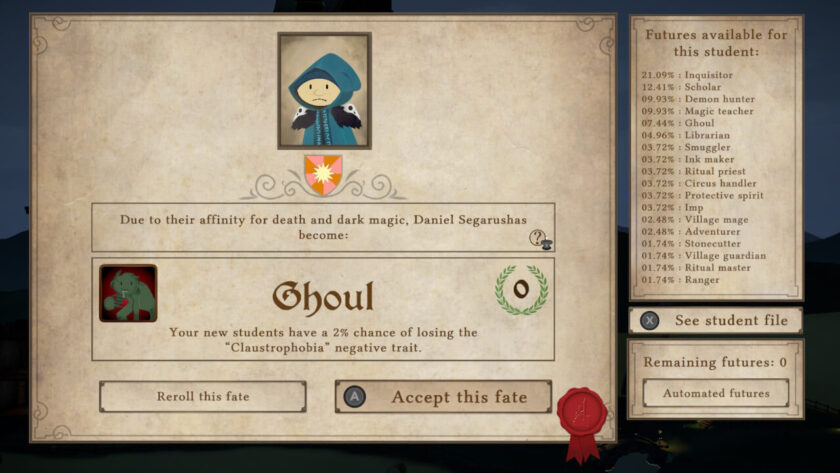Click the laurel wreath score badge
This screenshot has height=473, width=840.
[521, 290]
